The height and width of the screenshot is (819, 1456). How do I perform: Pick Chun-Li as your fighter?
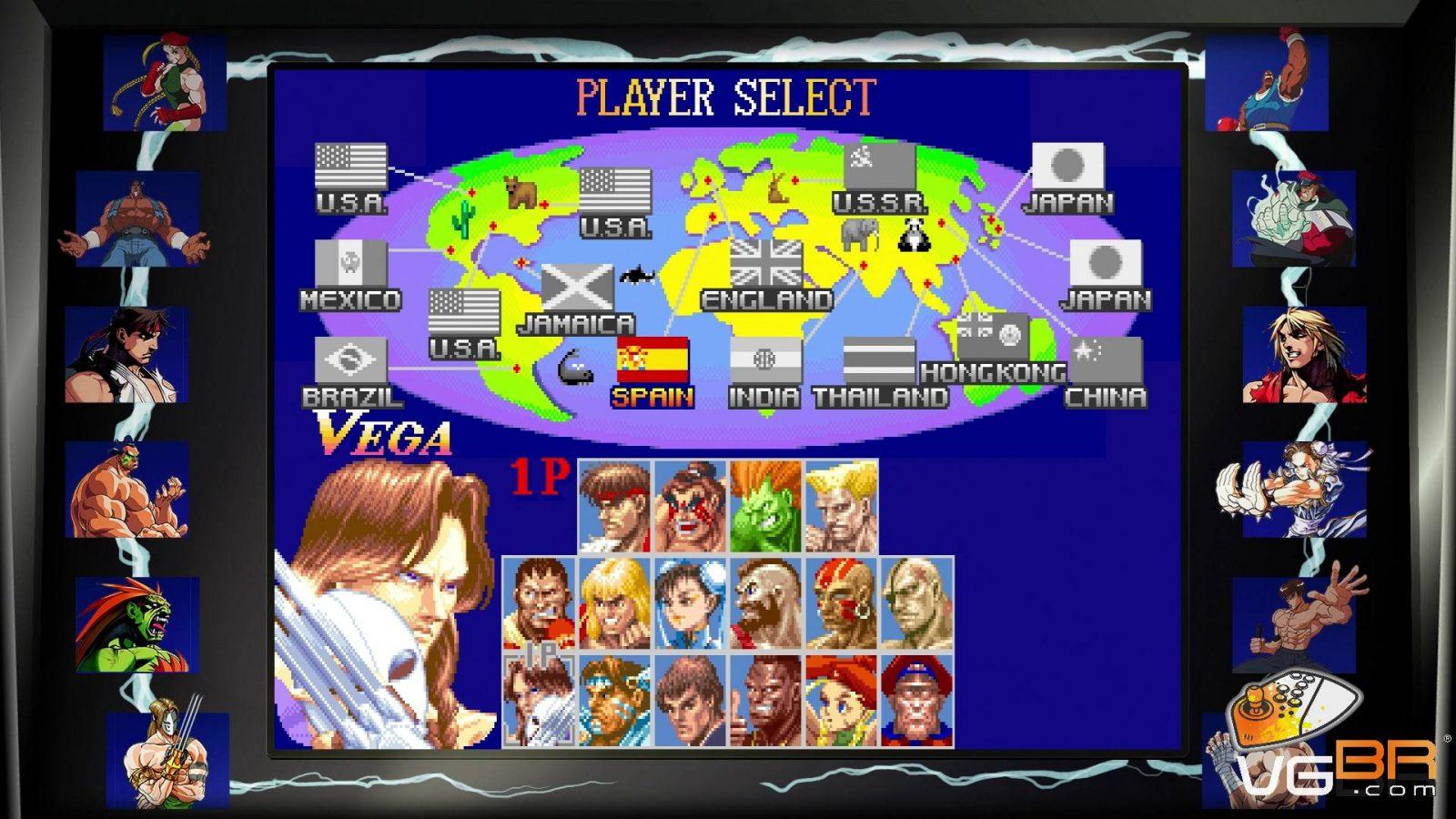(691, 603)
